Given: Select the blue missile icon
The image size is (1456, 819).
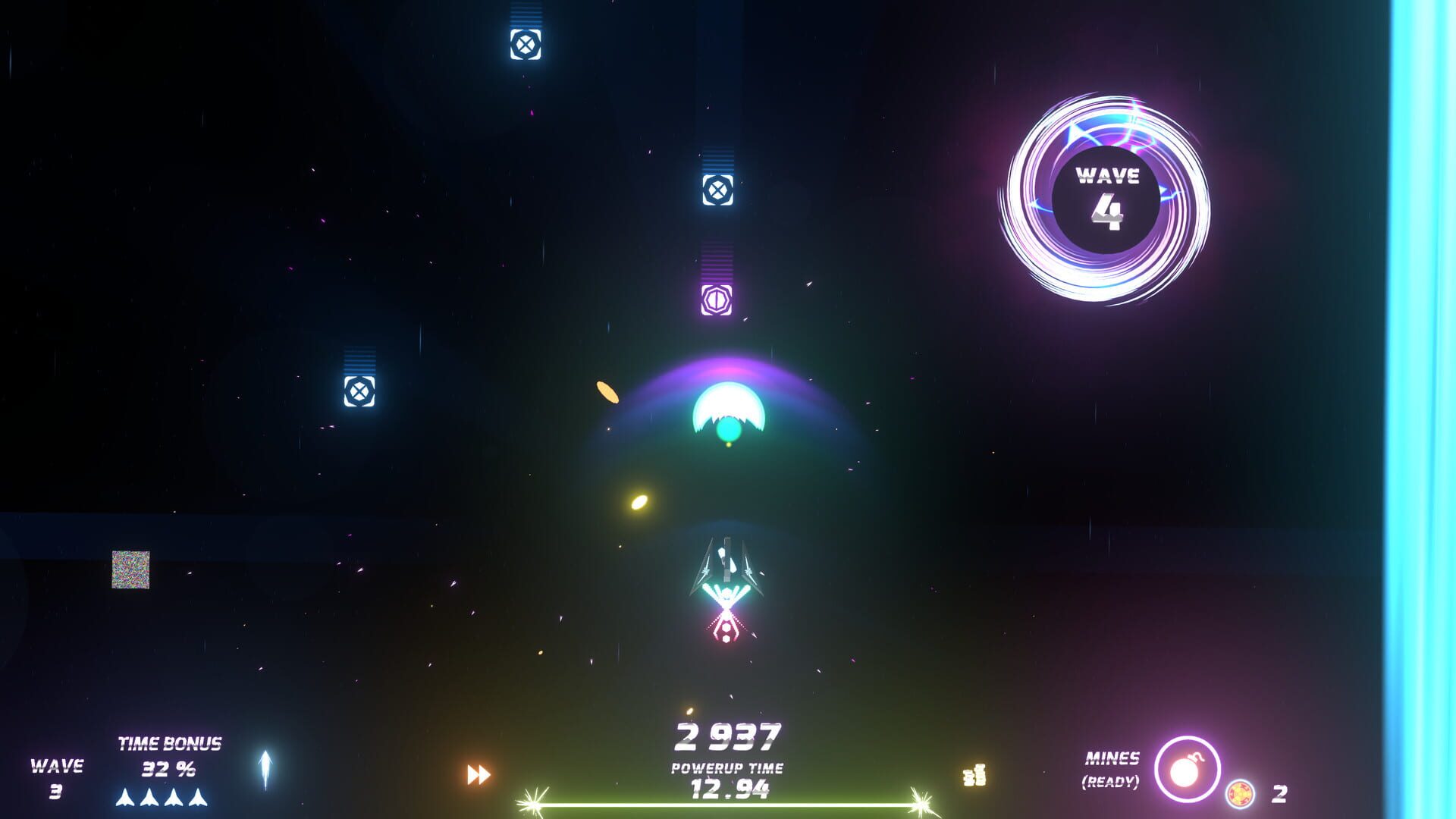Looking at the screenshot, I should 265,769.
